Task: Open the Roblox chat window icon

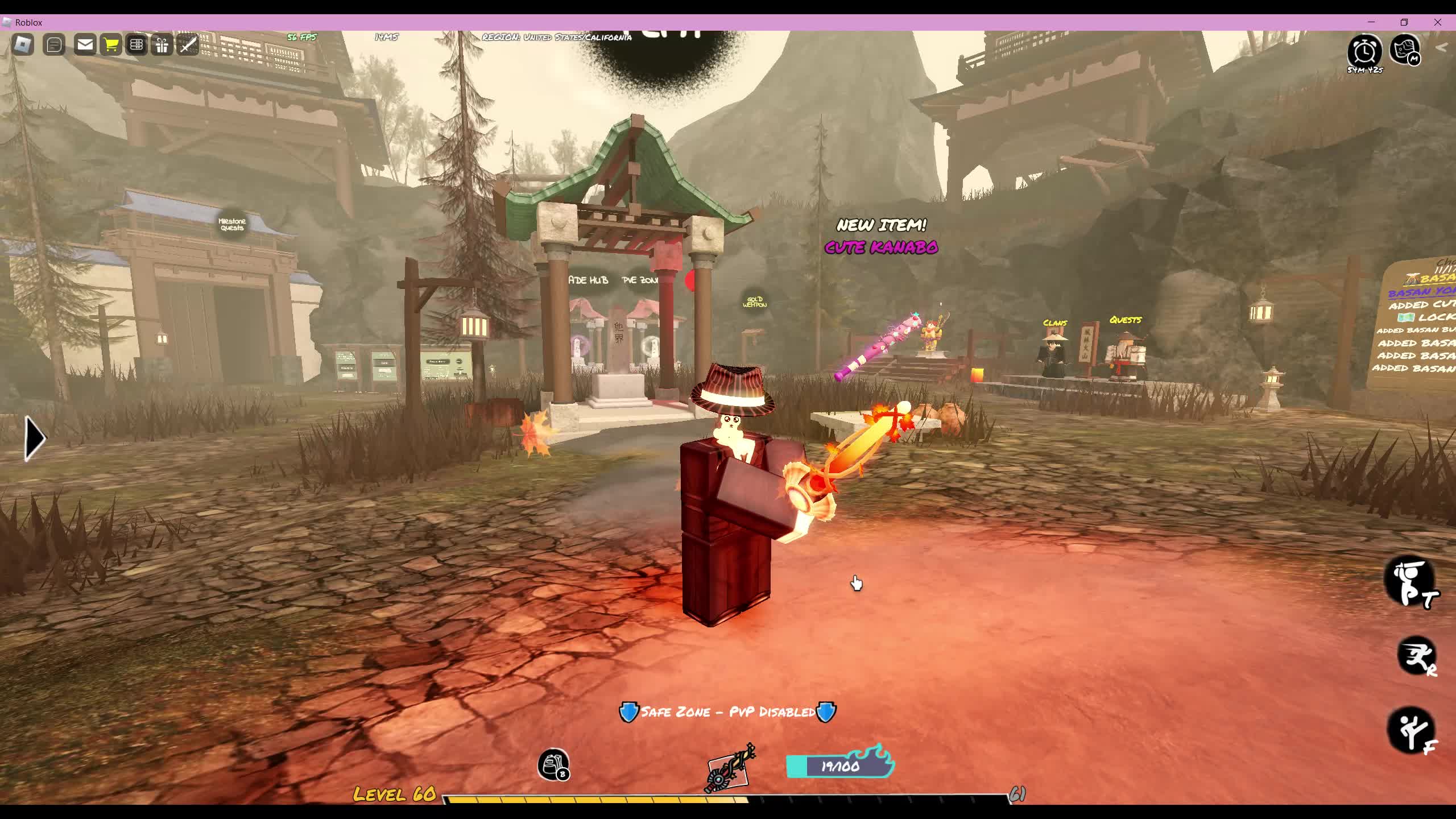Action: tap(54, 45)
